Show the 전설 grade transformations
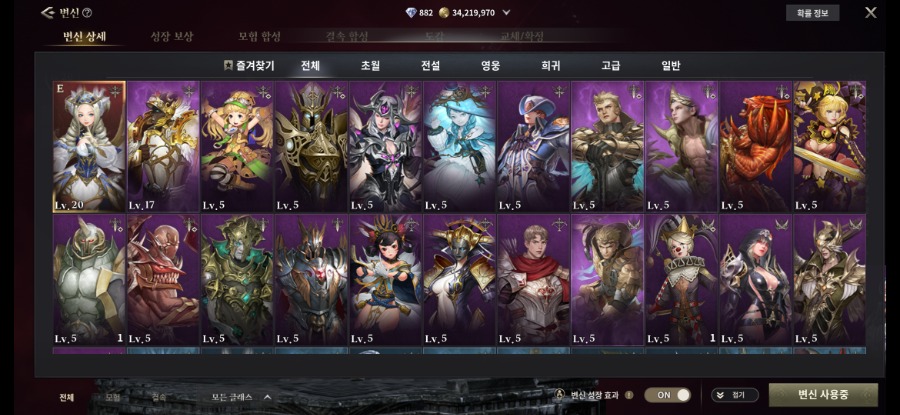This screenshot has height=415, width=900. [x=430, y=66]
